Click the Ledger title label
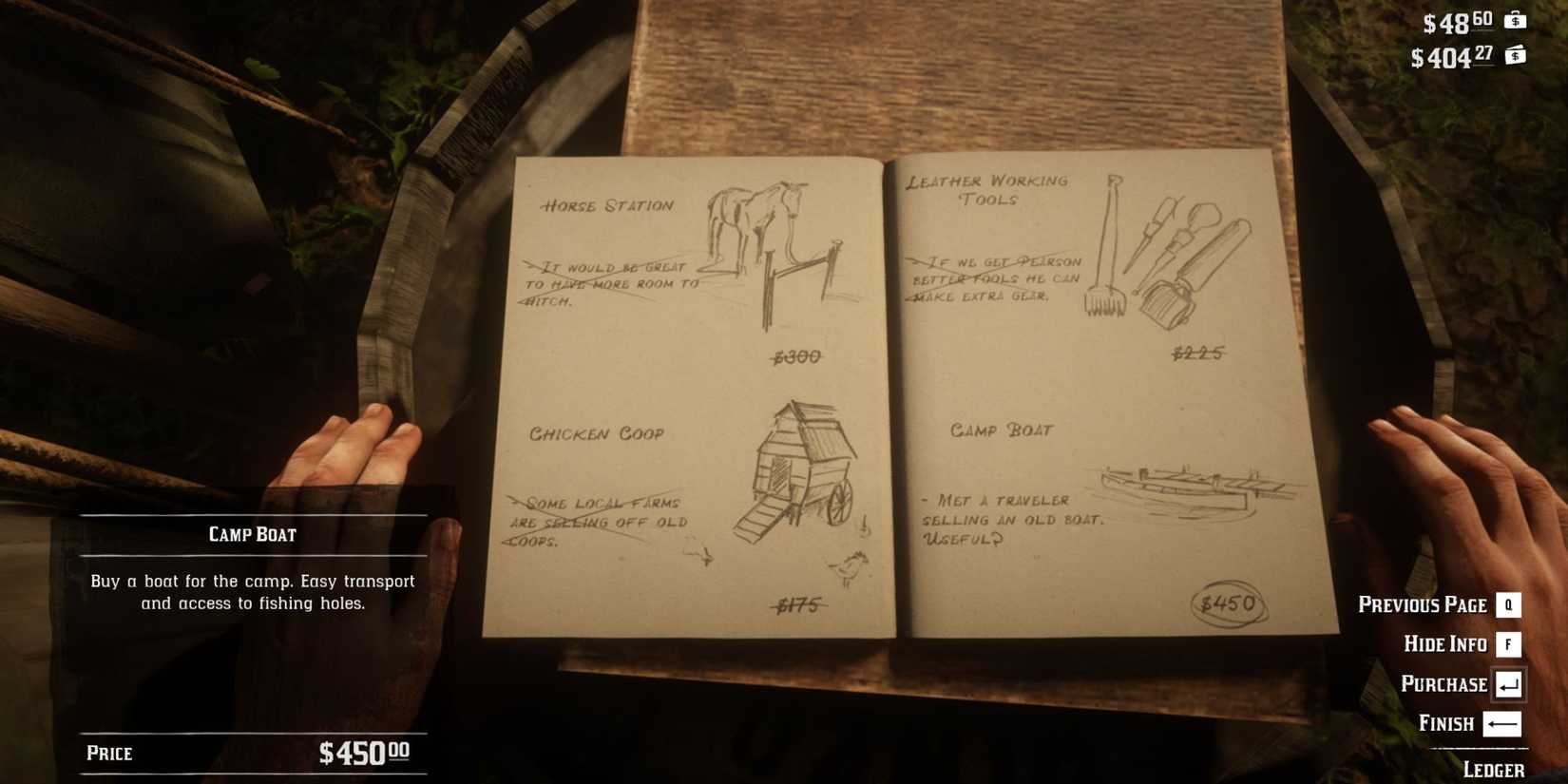Screen dimensions: 1568x784 coord(1494,768)
